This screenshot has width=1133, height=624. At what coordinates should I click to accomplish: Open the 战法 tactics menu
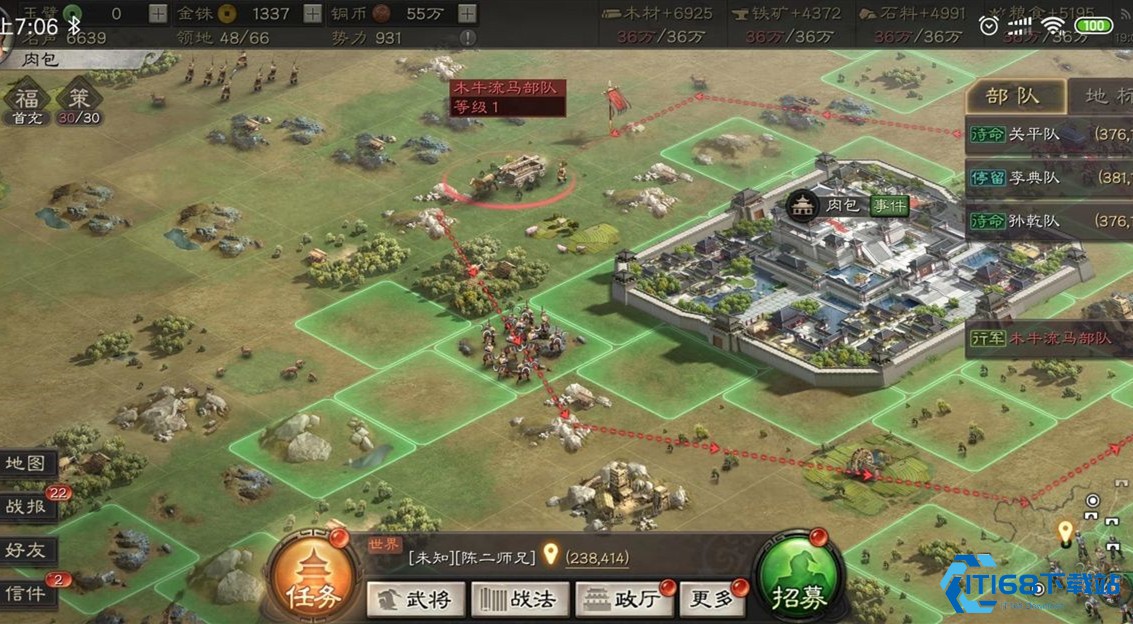pos(520,600)
